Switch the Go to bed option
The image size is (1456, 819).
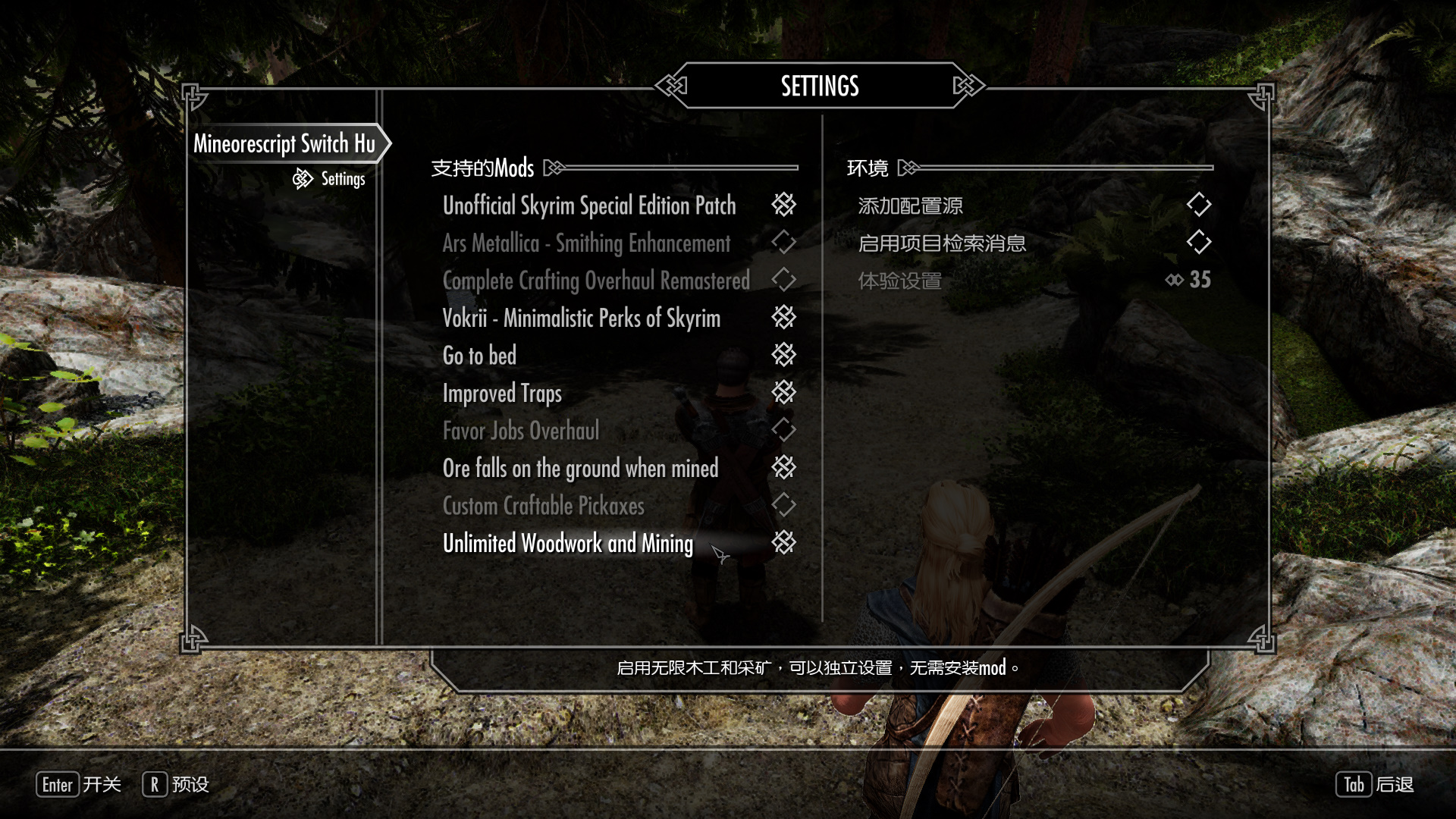click(783, 355)
